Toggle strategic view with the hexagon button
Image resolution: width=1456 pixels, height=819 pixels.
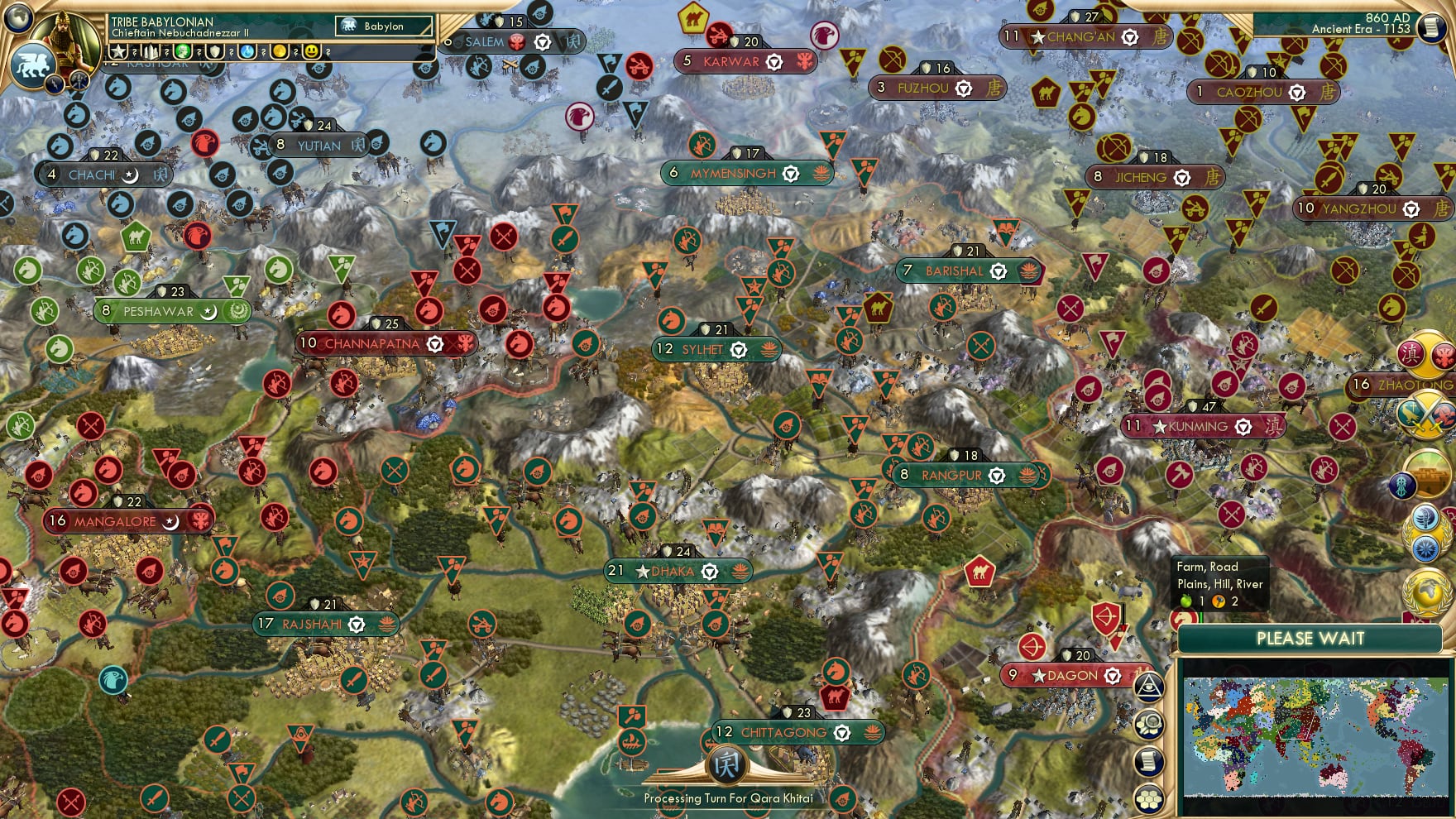point(1149,797)
